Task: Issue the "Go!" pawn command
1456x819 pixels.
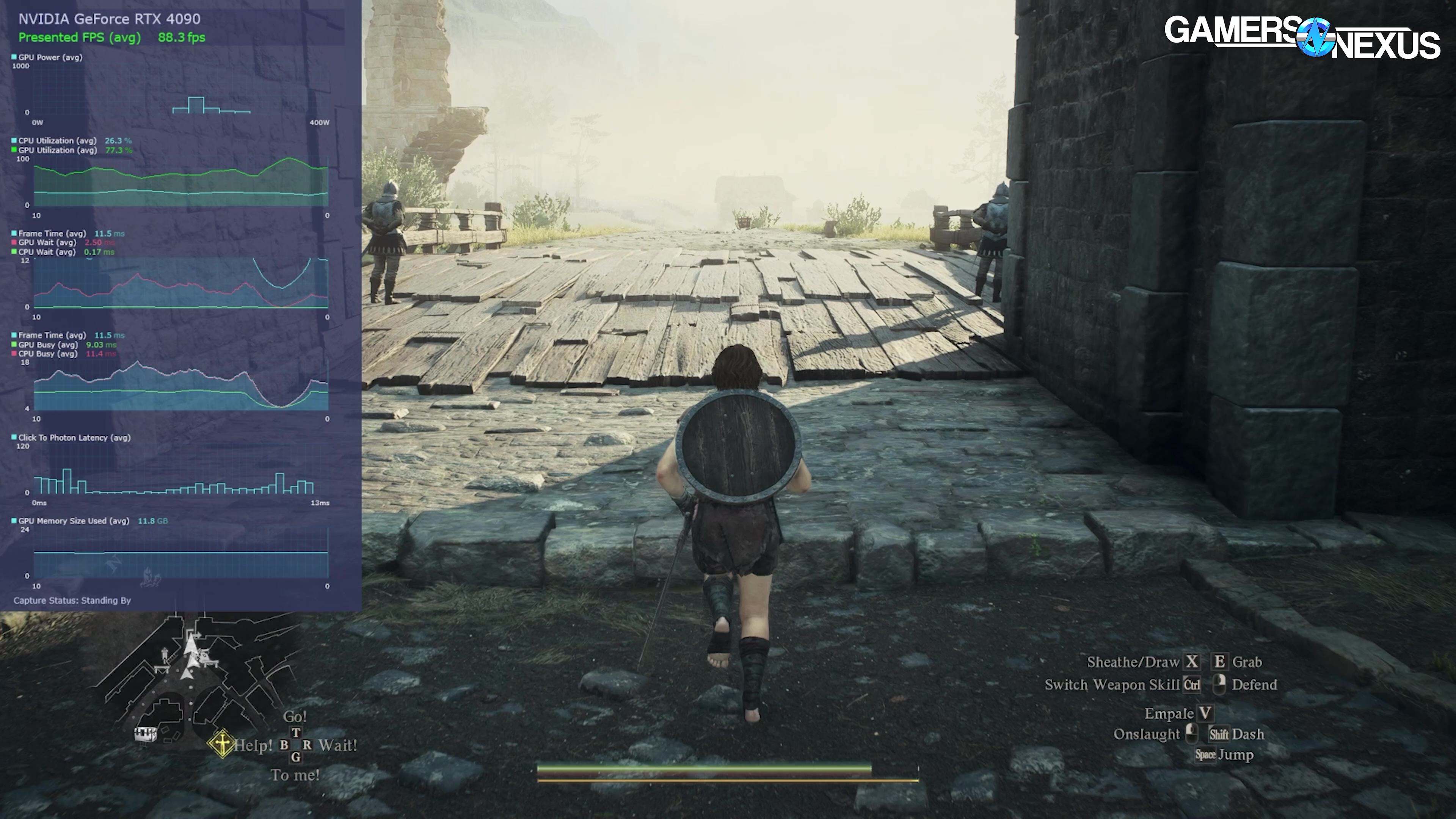Action: [295, 717]
